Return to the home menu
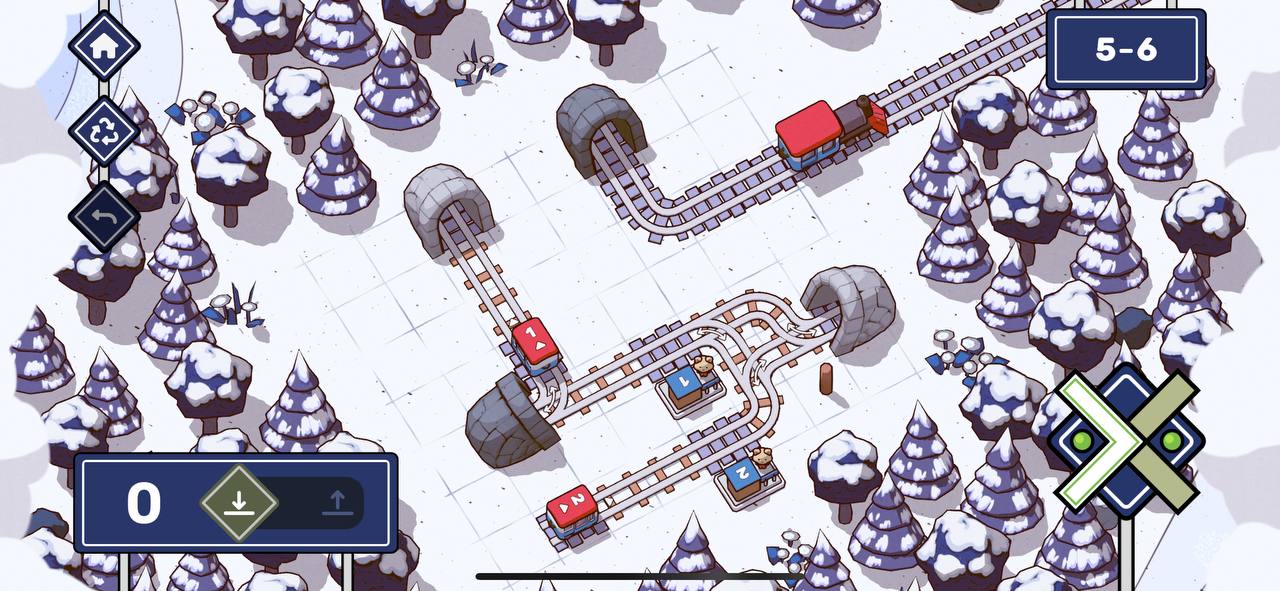The width and height of the screenshot is (1280, 591). (104, 46)
